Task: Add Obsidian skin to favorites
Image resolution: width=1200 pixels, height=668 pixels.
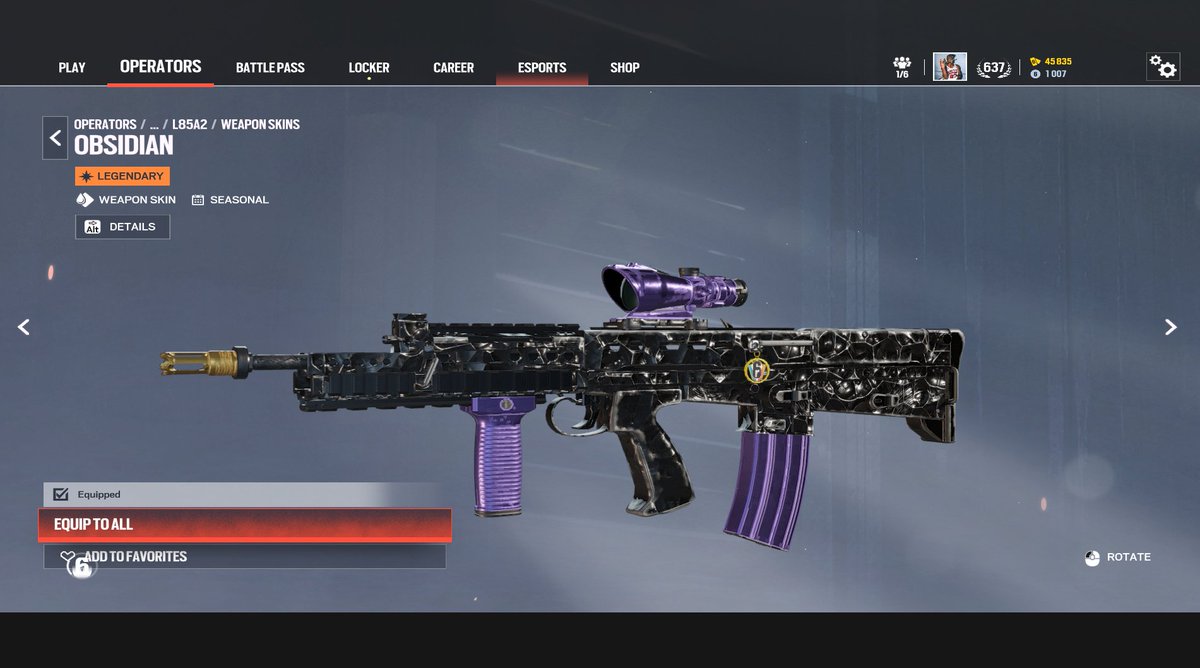Action: pyautogui.click(x=244, y=557)
